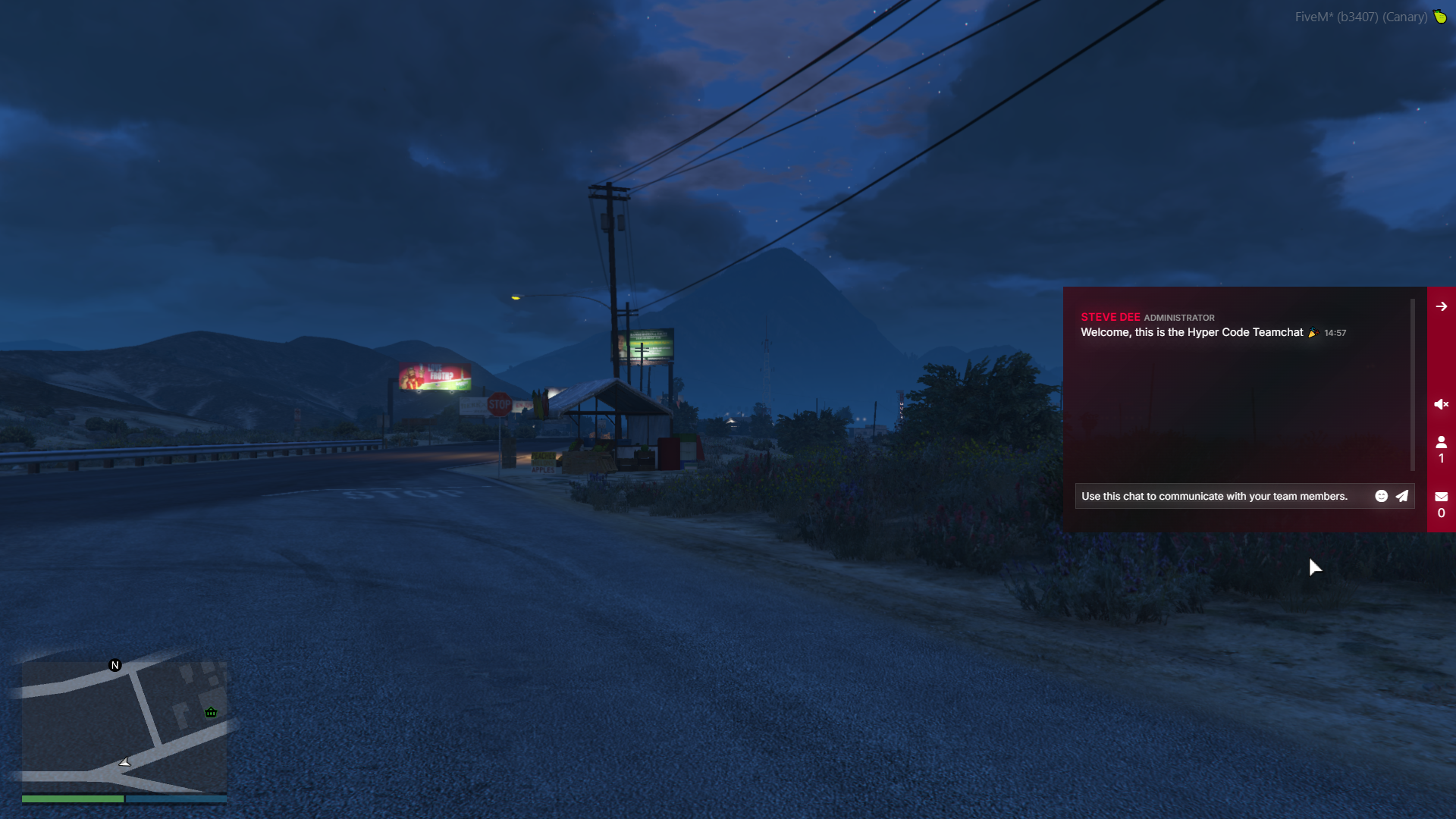Open the team members list icon showing 1

point(1441,443)
